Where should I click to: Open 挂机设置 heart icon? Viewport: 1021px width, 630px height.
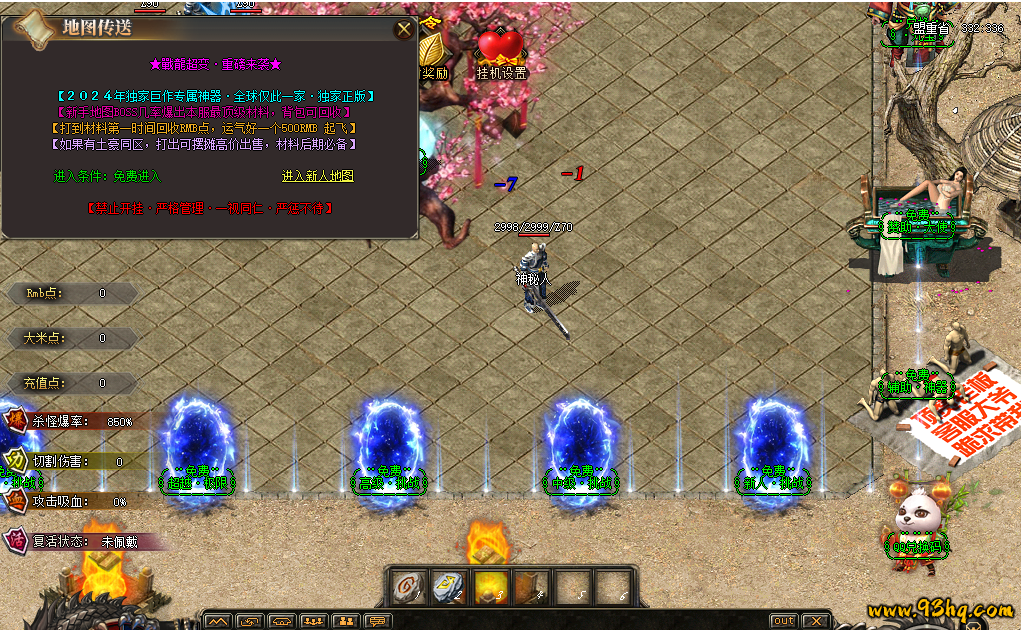(501, 53)
